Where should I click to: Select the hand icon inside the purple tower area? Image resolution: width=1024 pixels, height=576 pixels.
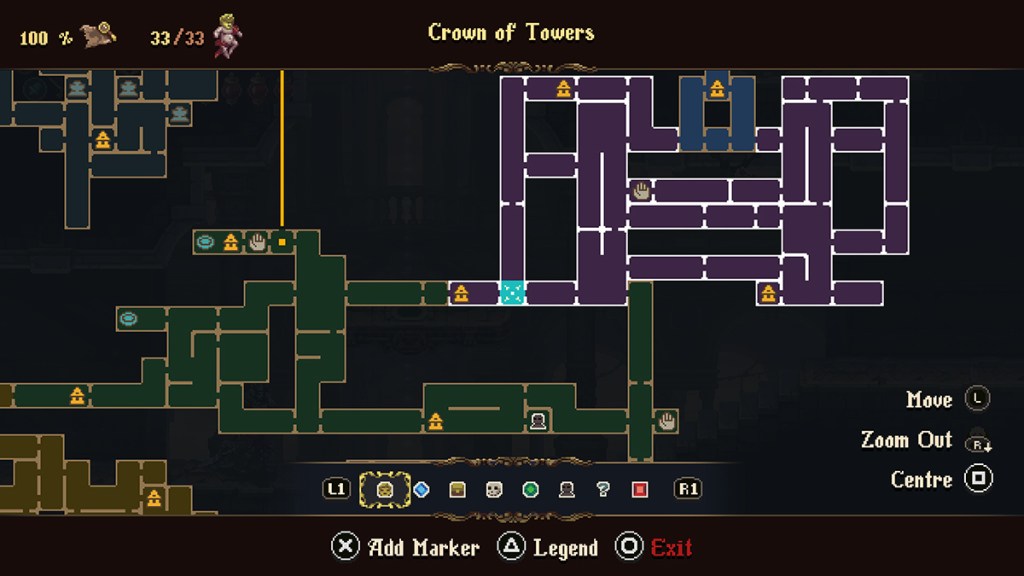coord(641,190)
